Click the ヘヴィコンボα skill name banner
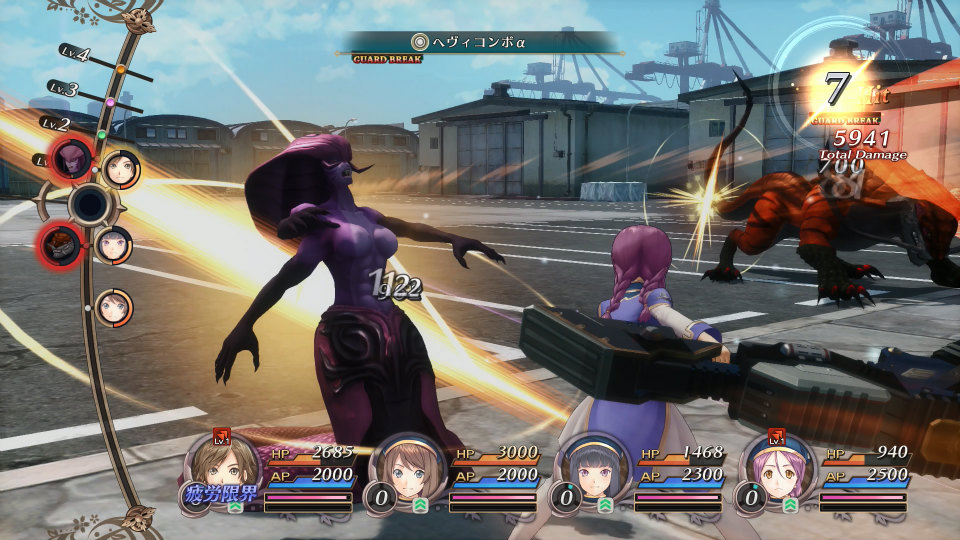Viewport: 960px width, 540px height. click(x=480, y=42)
